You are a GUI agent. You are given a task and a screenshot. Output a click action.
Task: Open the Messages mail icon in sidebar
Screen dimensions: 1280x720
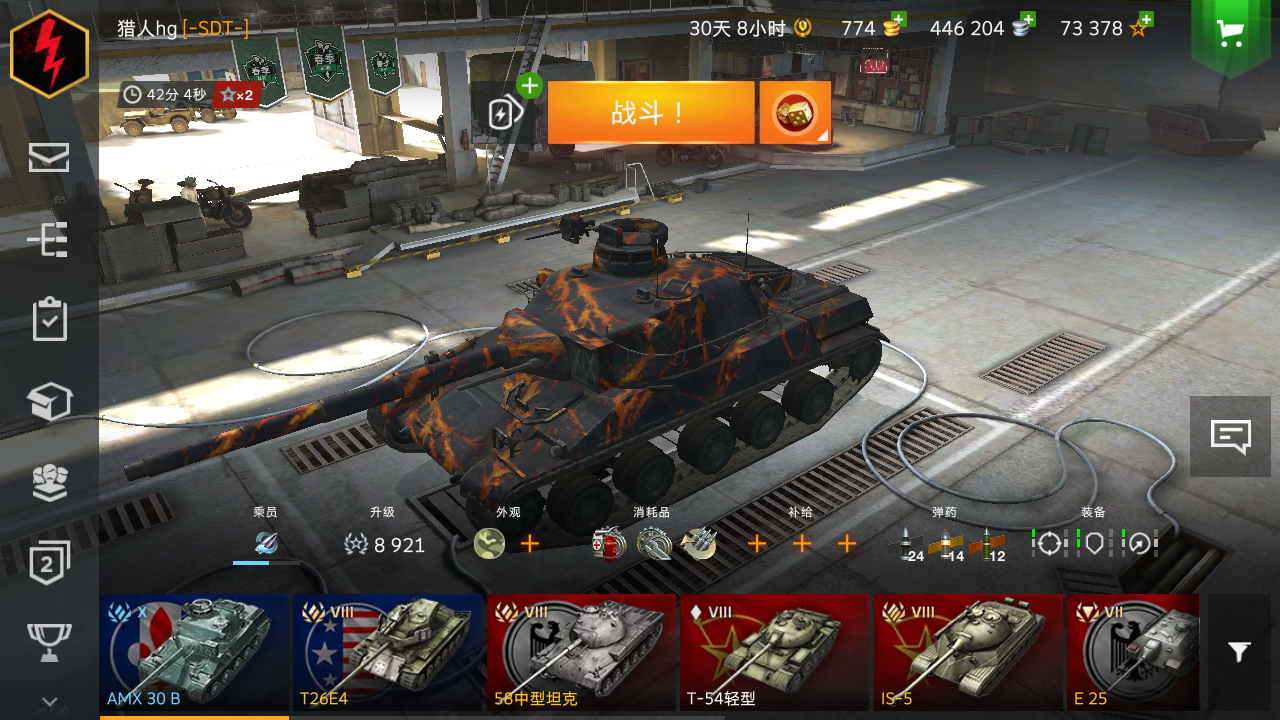pyautogui.click(x=49, y=157)
